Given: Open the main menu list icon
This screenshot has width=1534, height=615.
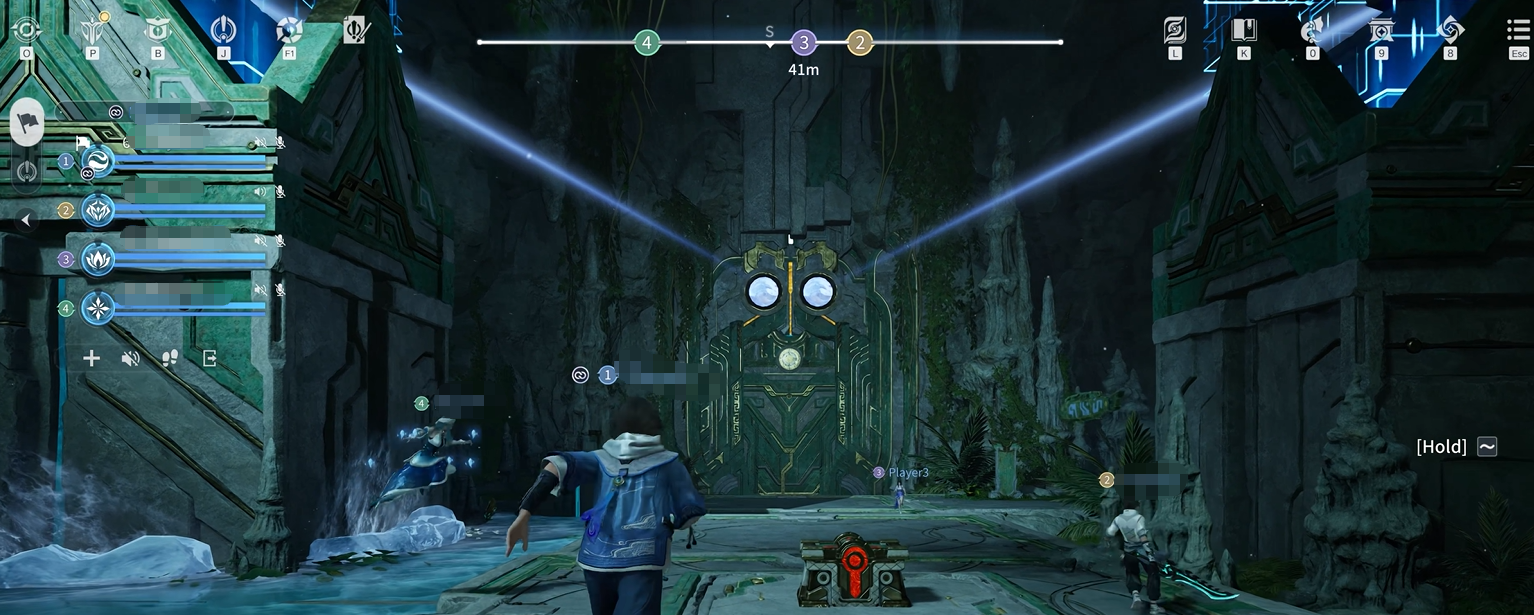Looking at the screenshot, I should pos(1518,30).
